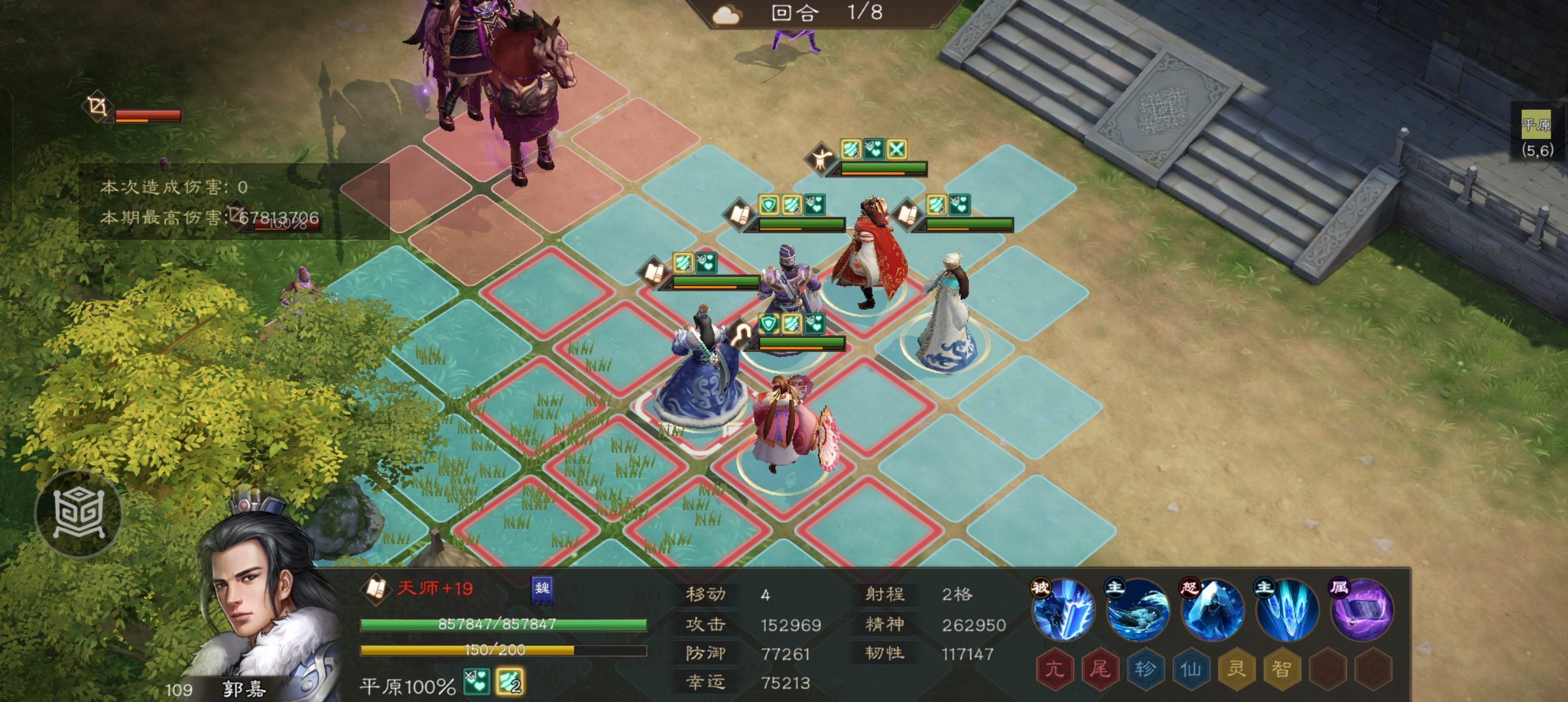Open the chest emblem icon at lower left
Viewport: 1568px width, 702px height.
[x=79, y=512]
